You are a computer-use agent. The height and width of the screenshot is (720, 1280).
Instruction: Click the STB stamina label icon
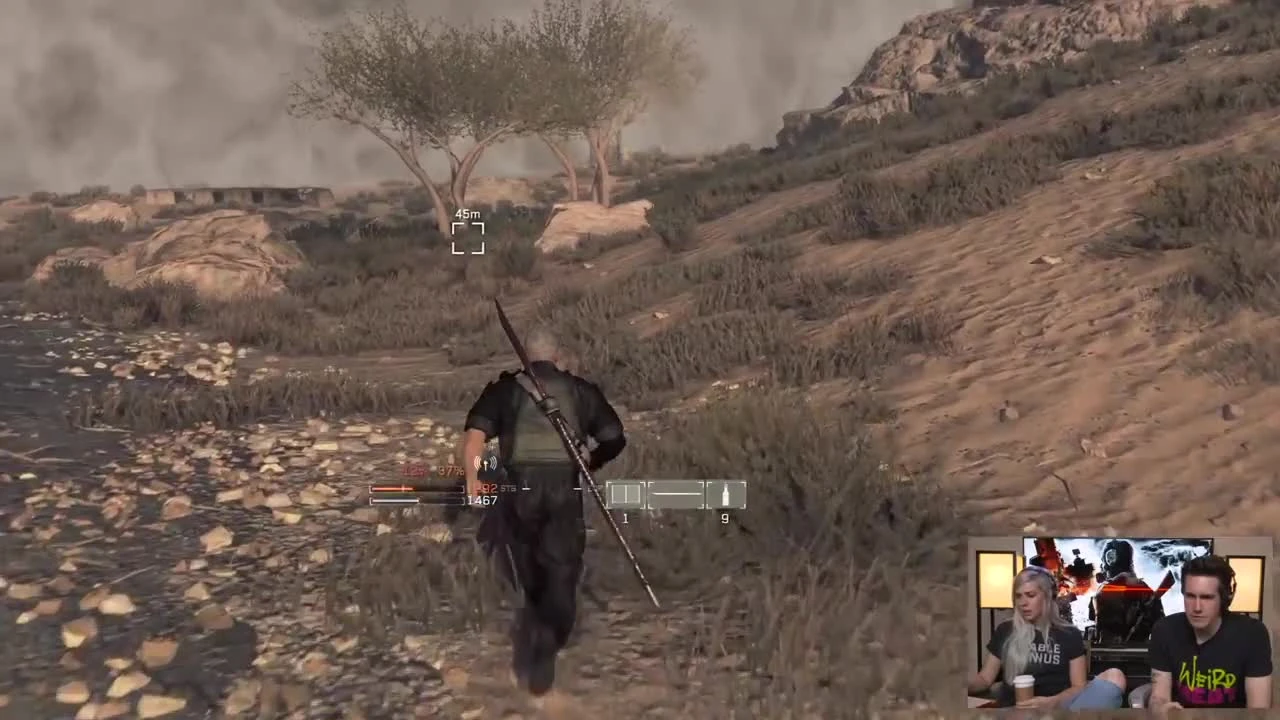coord(508,489)
